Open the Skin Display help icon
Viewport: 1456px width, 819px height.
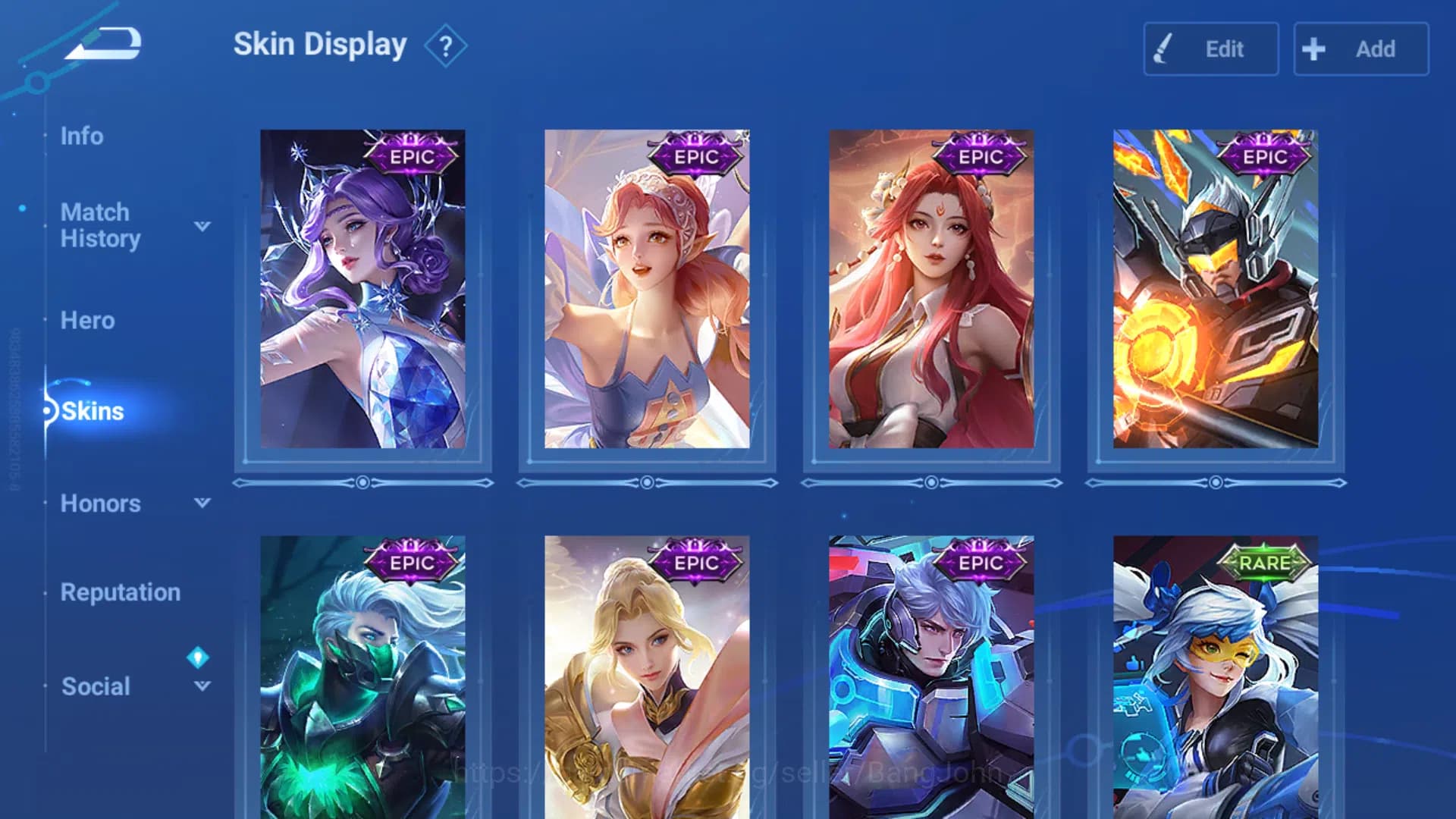coord(447,45)
